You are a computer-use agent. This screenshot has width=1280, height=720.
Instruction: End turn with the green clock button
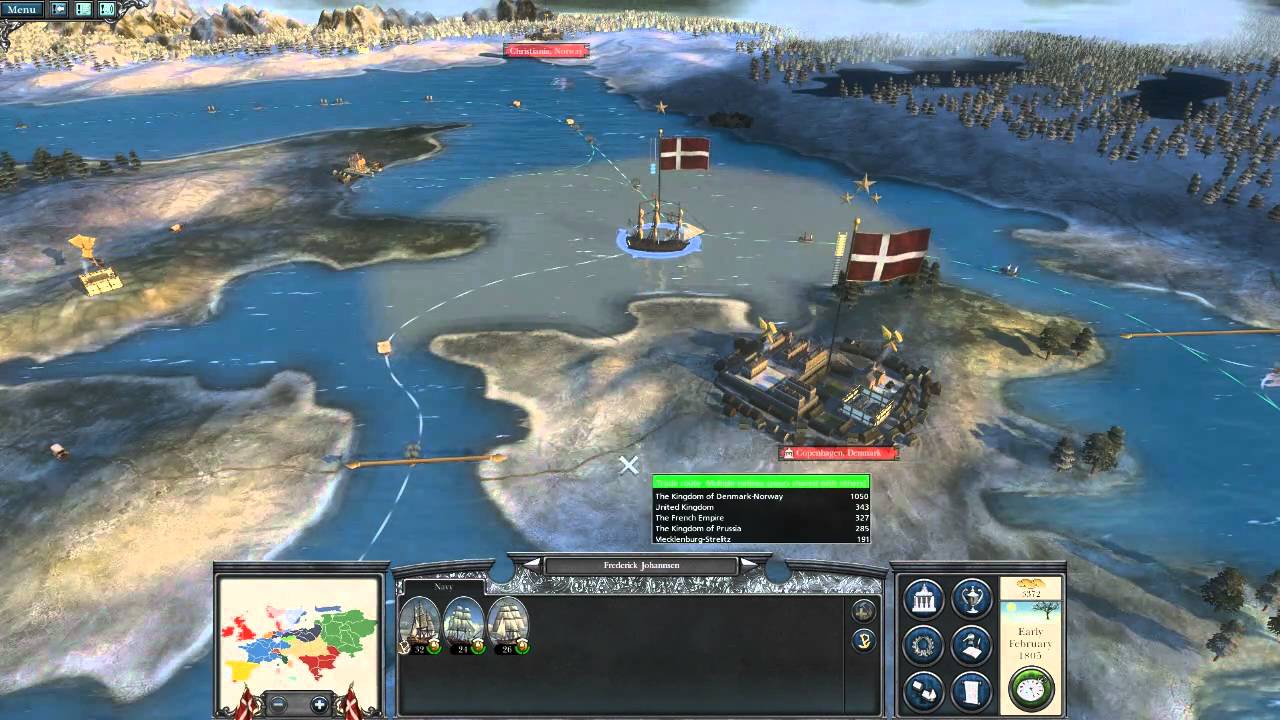pos(1030,688)
